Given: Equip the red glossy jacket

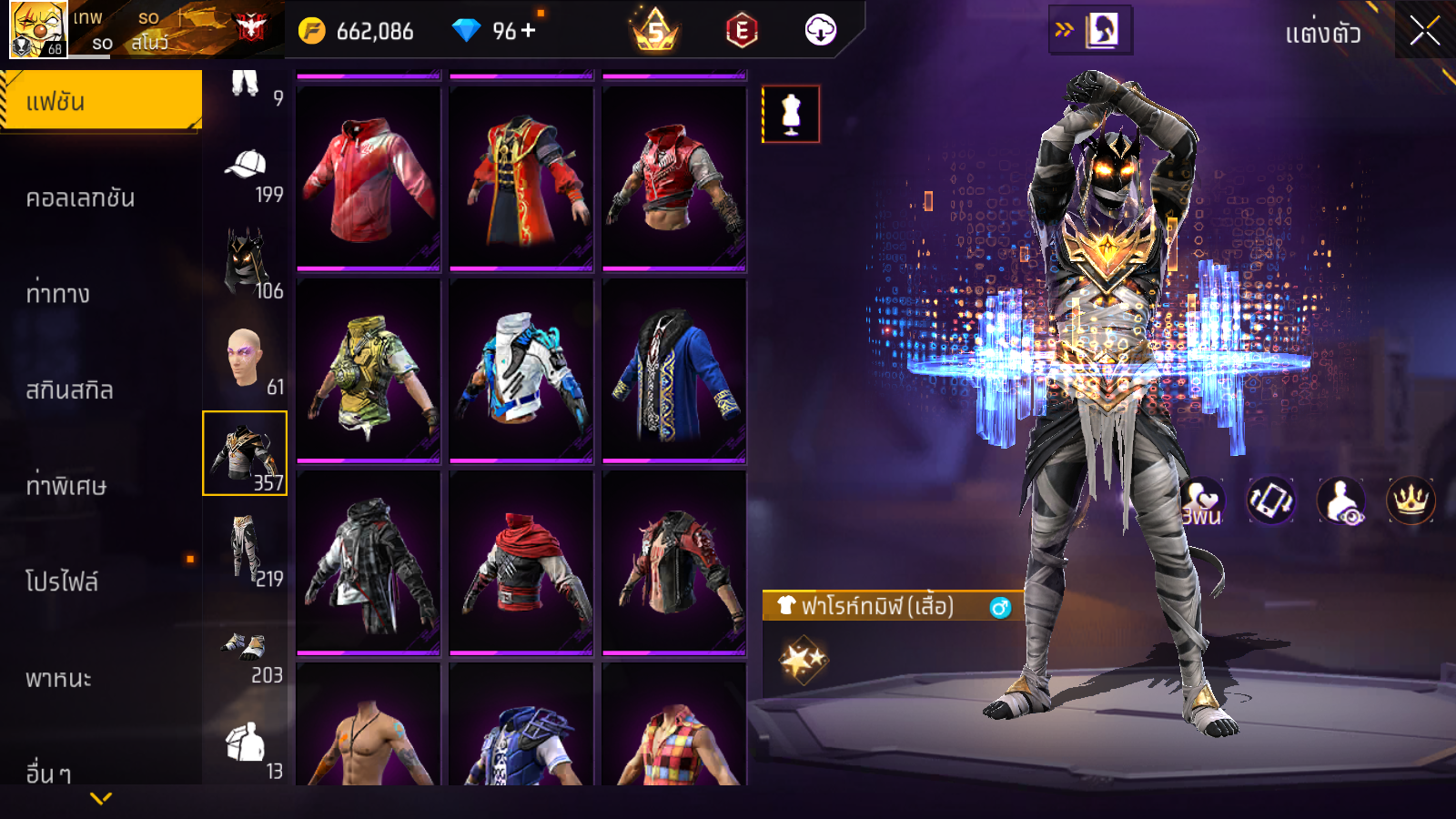Looking at the screenshot, I should (x=369, y=179).
